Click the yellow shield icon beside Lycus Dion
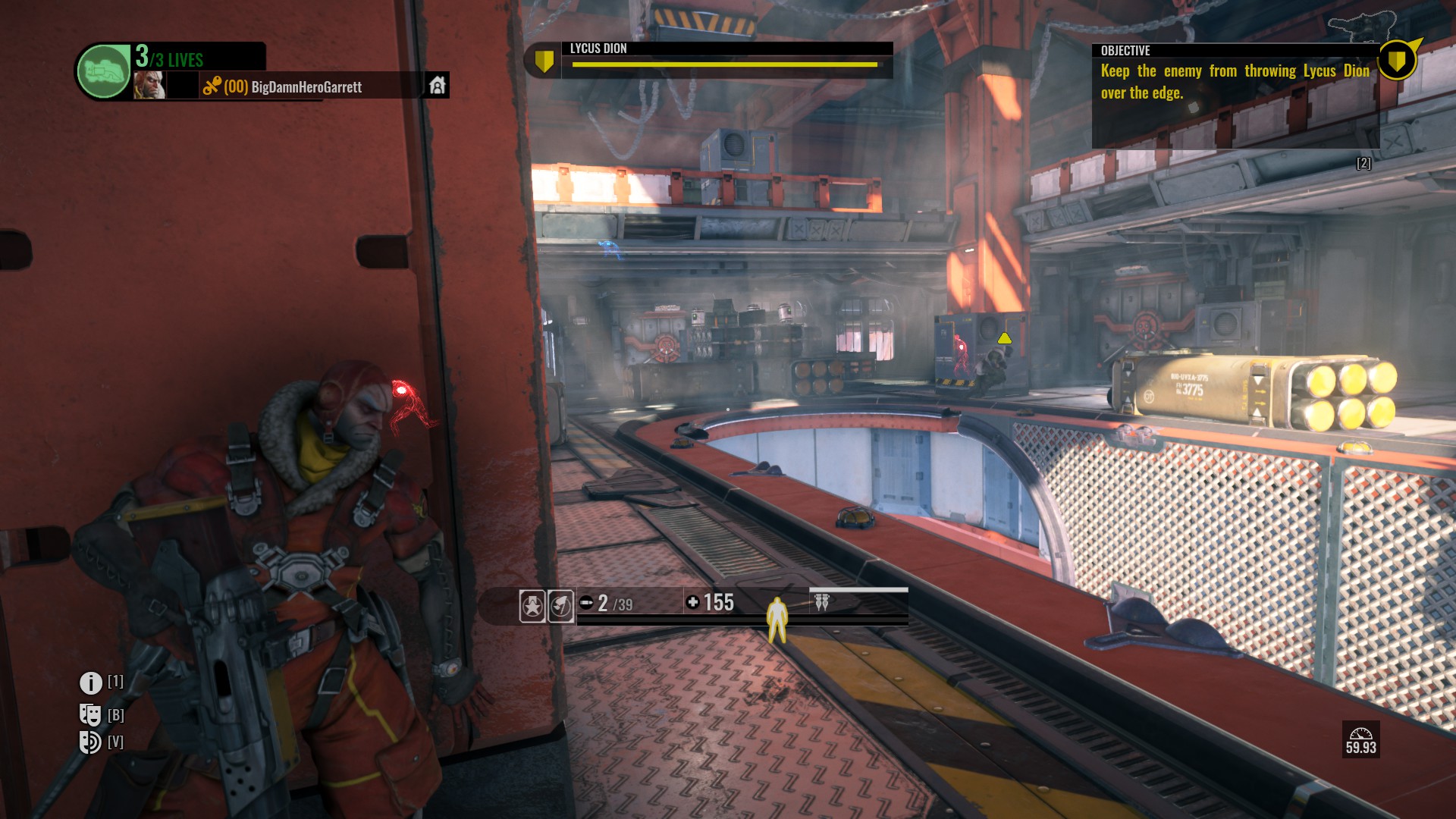The width and height of the screenshot is (1456, 819). tap(544, 61)
